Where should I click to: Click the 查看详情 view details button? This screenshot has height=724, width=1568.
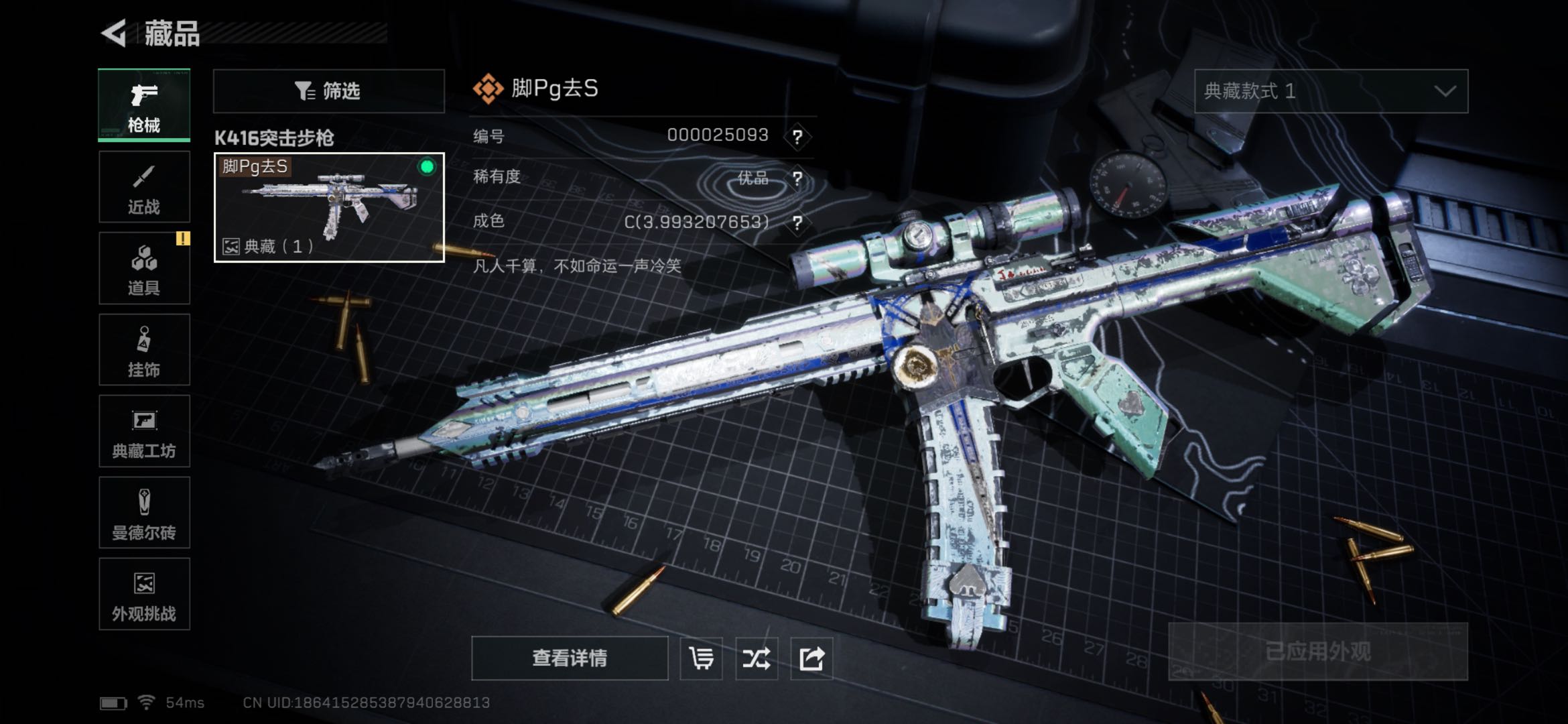click(x=570, y=658)
